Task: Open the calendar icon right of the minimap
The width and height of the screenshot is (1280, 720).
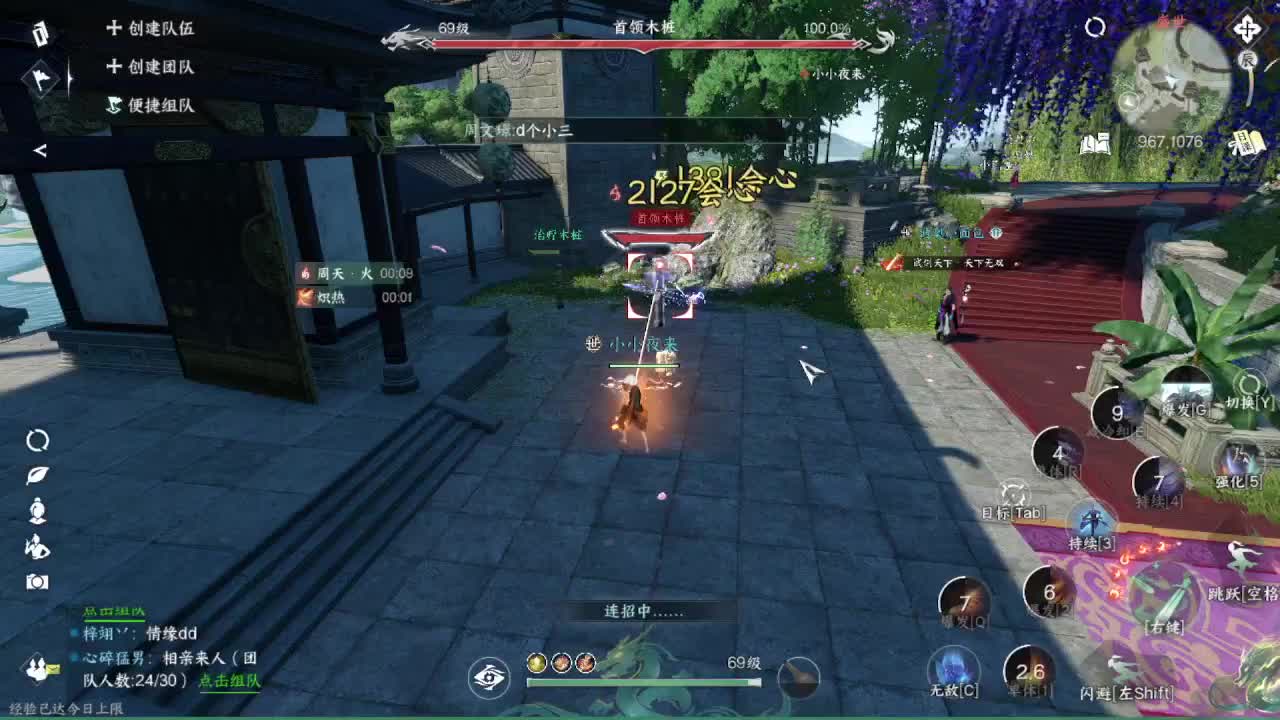Action: tap(1247, 141)
